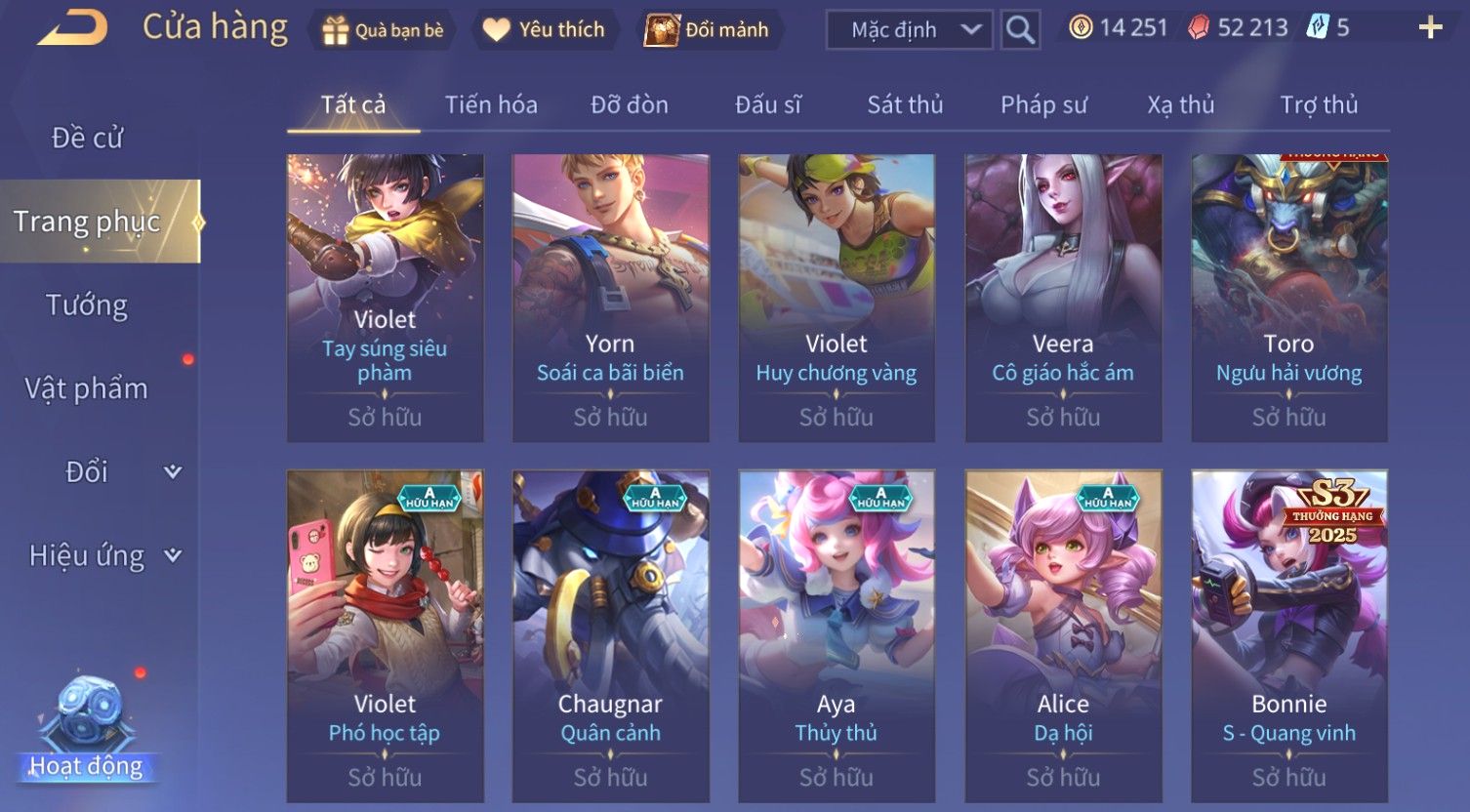Viewport: 1470px width, 812px height.
Task: Select Yorn Soái ca bãi biển skin card
Action: click(x=610, y=298)
